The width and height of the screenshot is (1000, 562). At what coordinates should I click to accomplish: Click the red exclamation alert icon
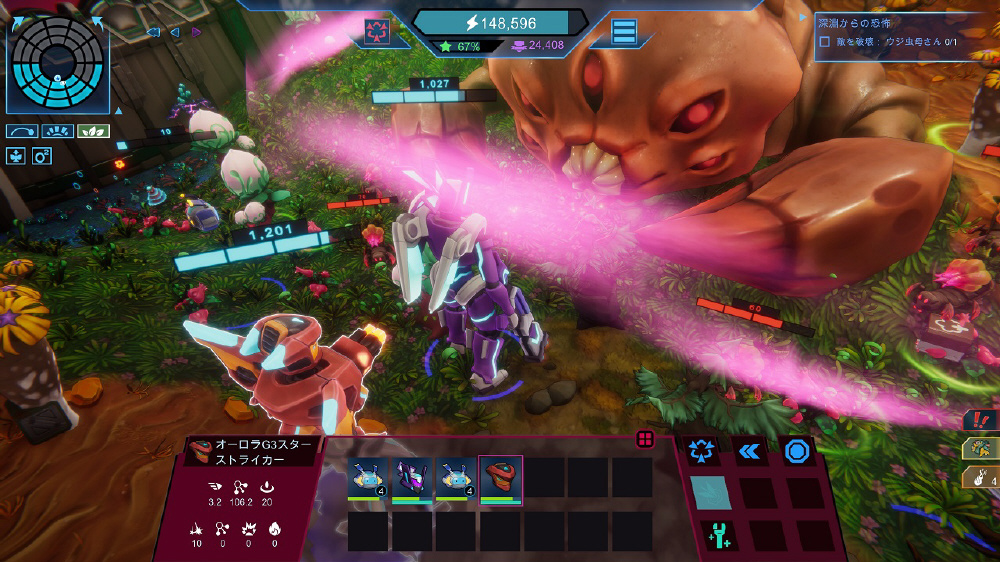(x=980, y=420)
